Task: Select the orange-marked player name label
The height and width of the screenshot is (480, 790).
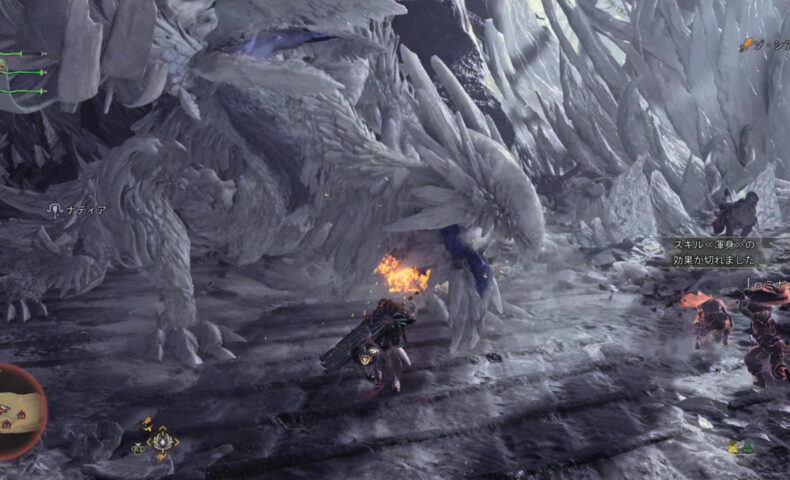Action: pos(765,44)
